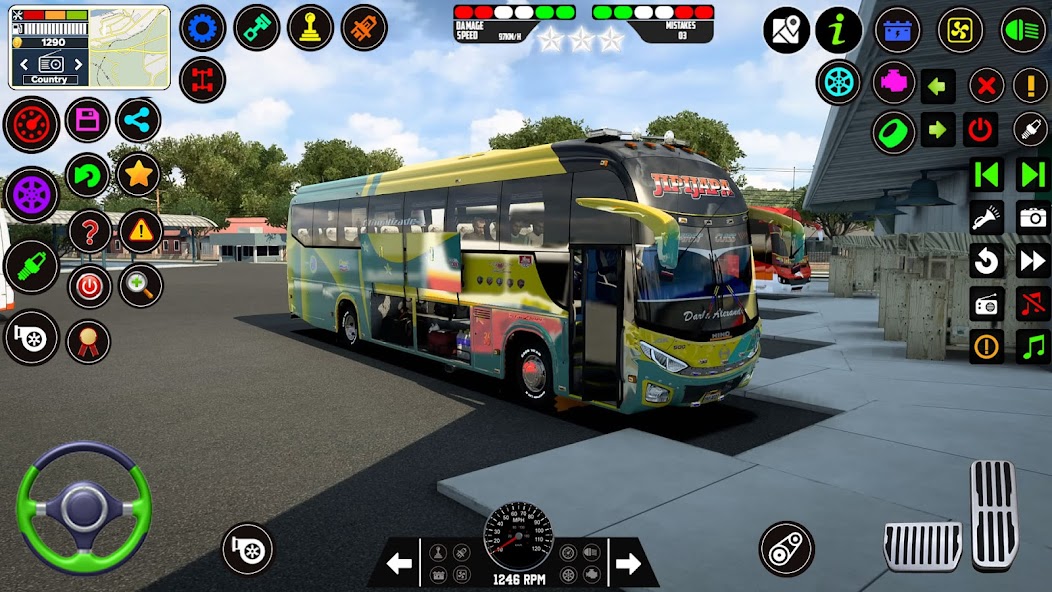
Task: Tap the pink floppy disk save button
Action: tap(88, 121)
